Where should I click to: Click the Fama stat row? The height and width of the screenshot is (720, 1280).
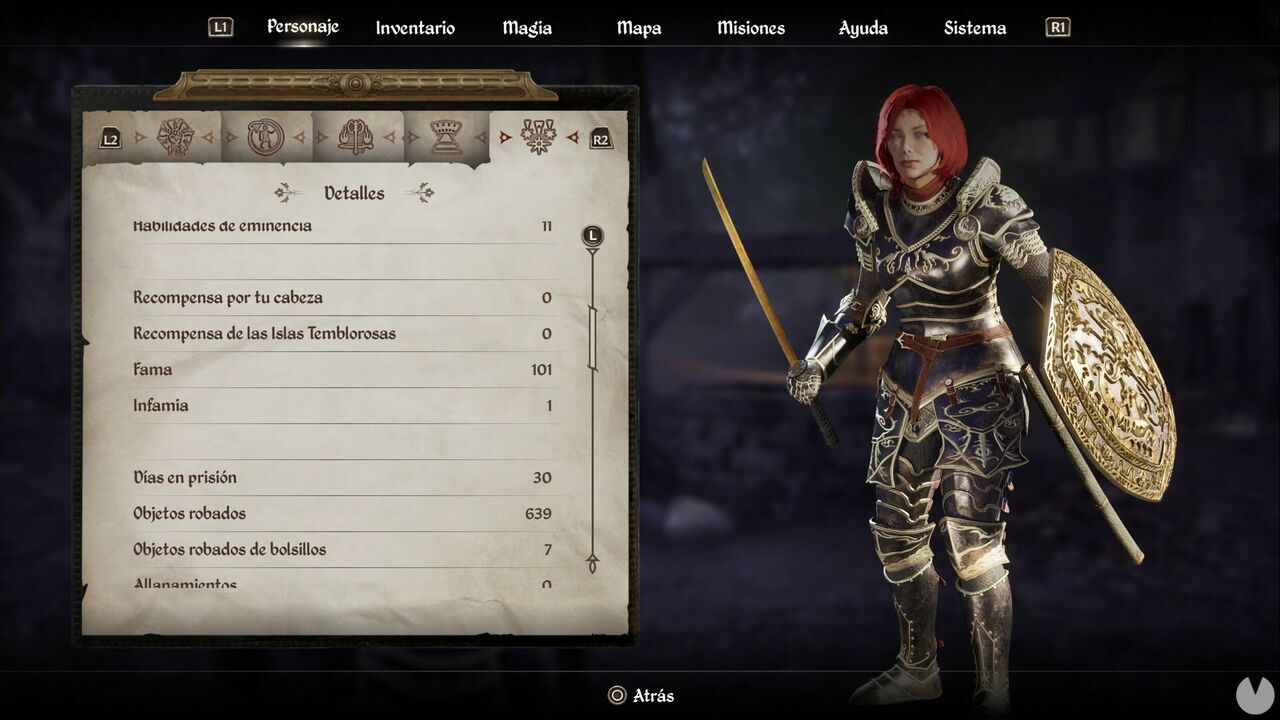tap(345, 369)
